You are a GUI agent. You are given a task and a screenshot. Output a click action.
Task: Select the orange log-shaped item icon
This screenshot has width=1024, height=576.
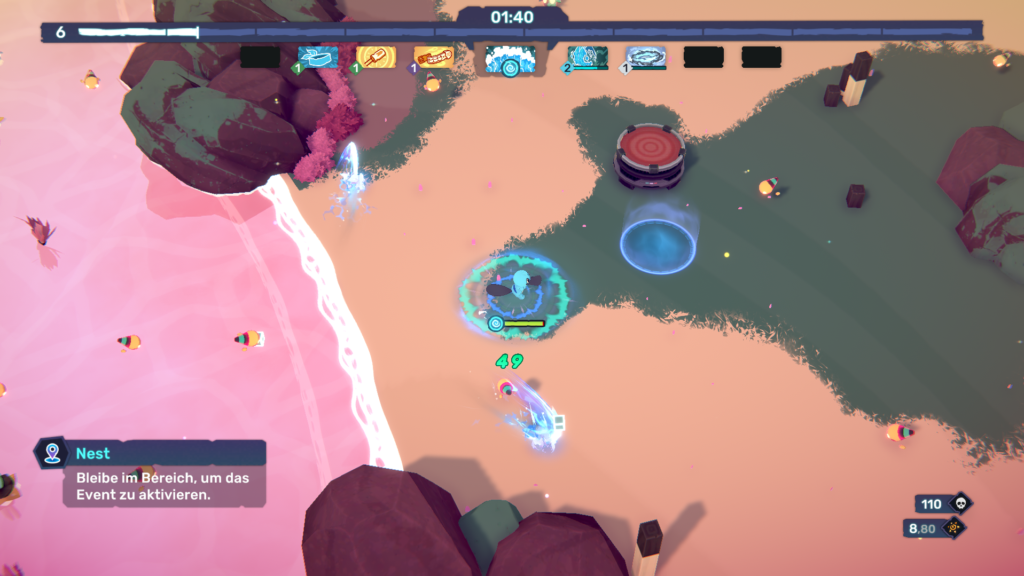tap(434, 57)
